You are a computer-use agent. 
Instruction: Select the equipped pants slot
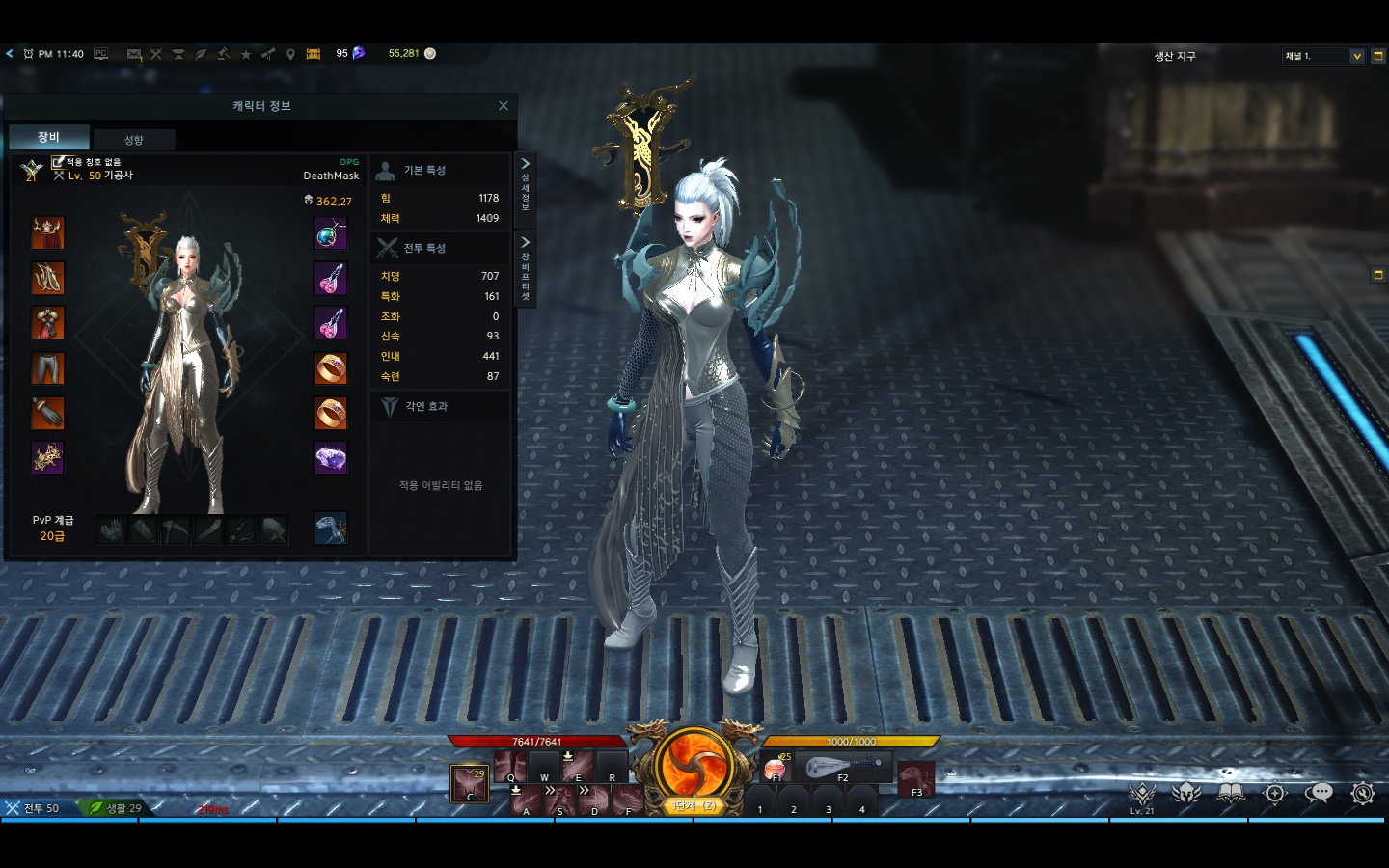[x=47, y=367]
